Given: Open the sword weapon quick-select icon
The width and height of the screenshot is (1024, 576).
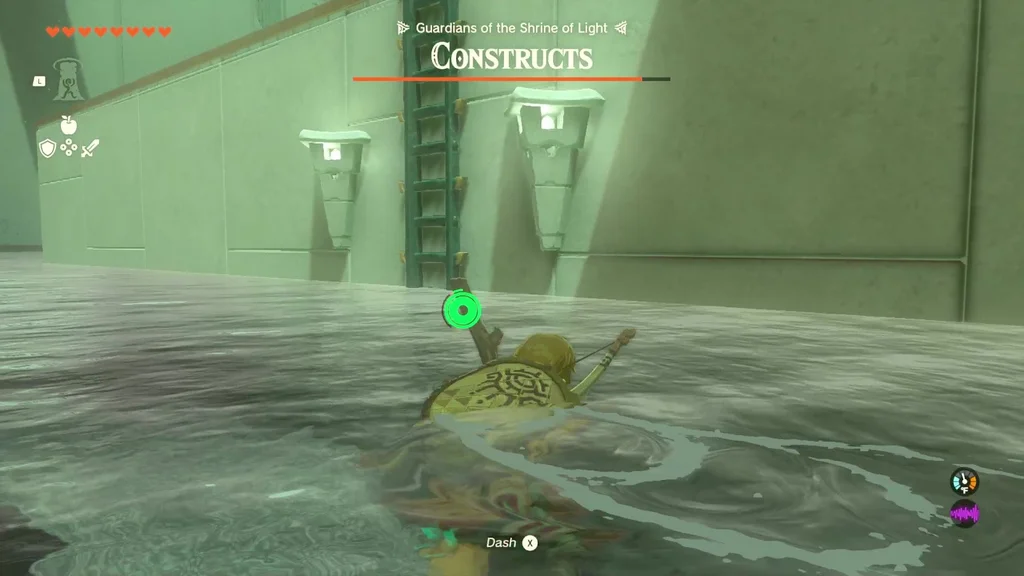Looking at the screenshot, I should (90, 148).
